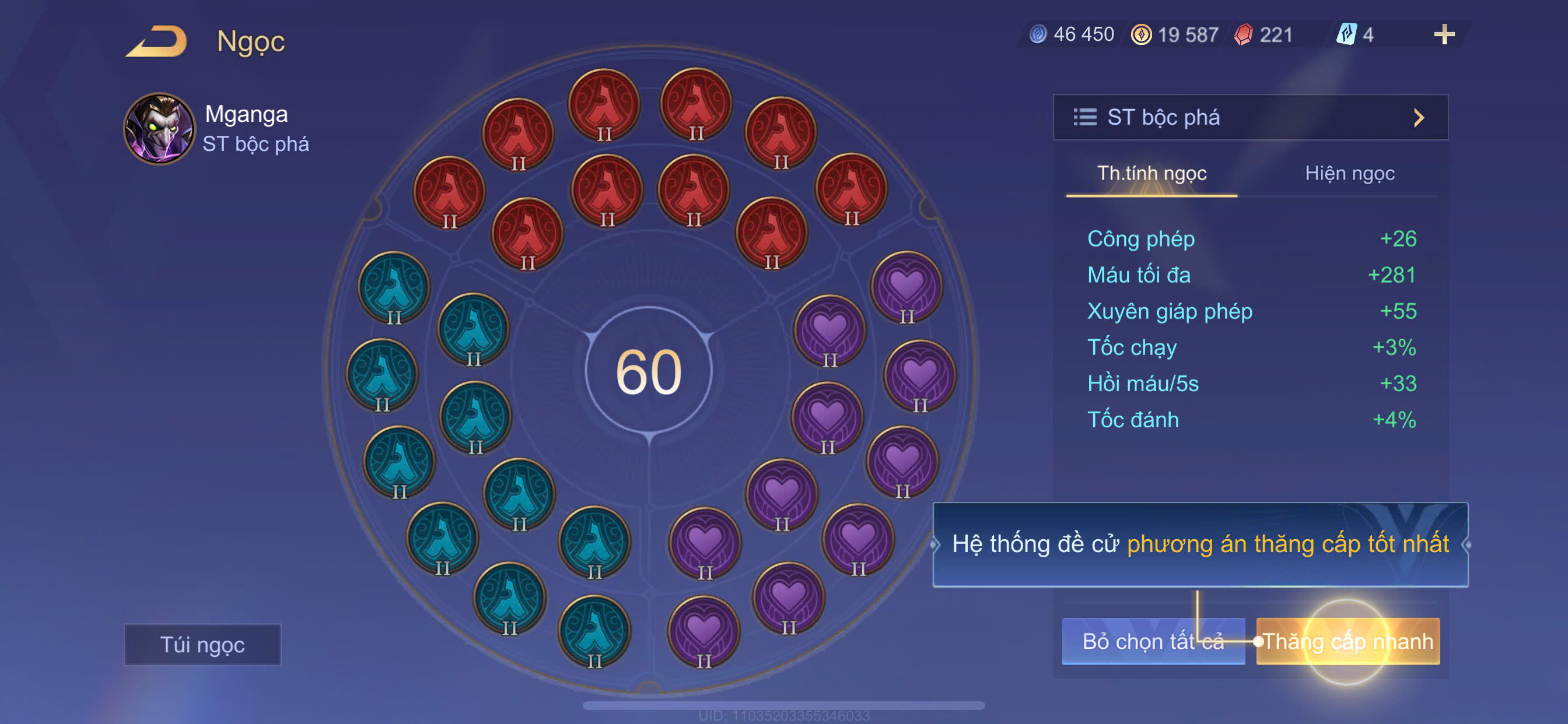Select the Mganga hero portrait
Viewport: 1568px width, 724px height.
[159, 128]
